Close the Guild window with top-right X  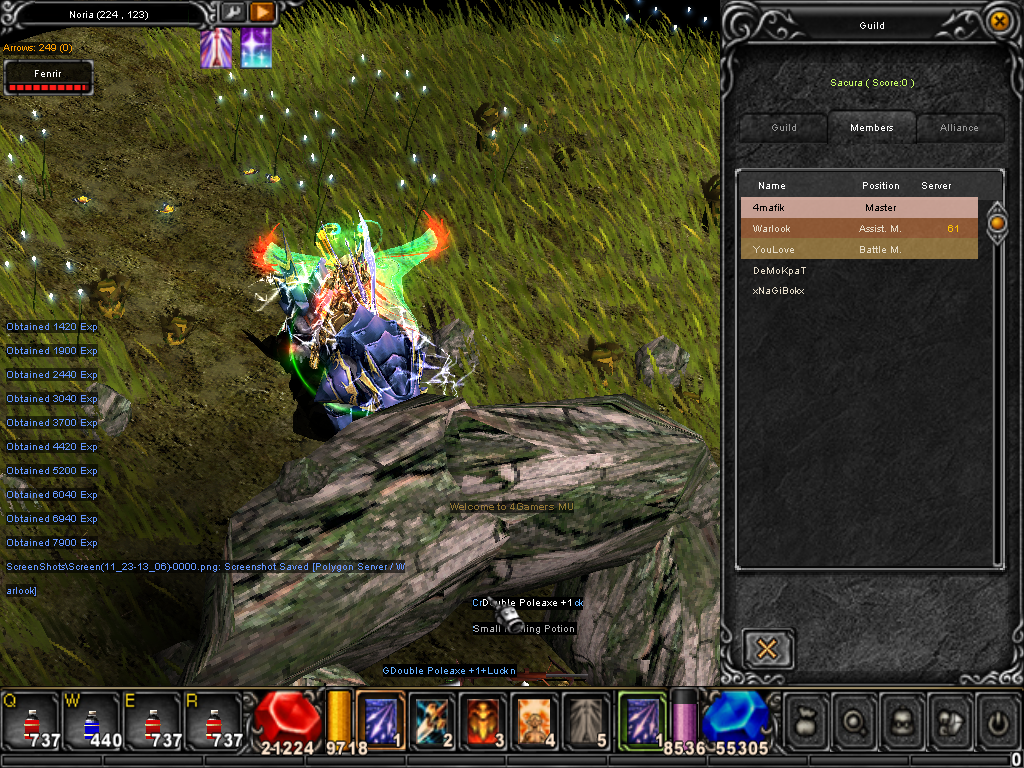click(x=998, y=20)
